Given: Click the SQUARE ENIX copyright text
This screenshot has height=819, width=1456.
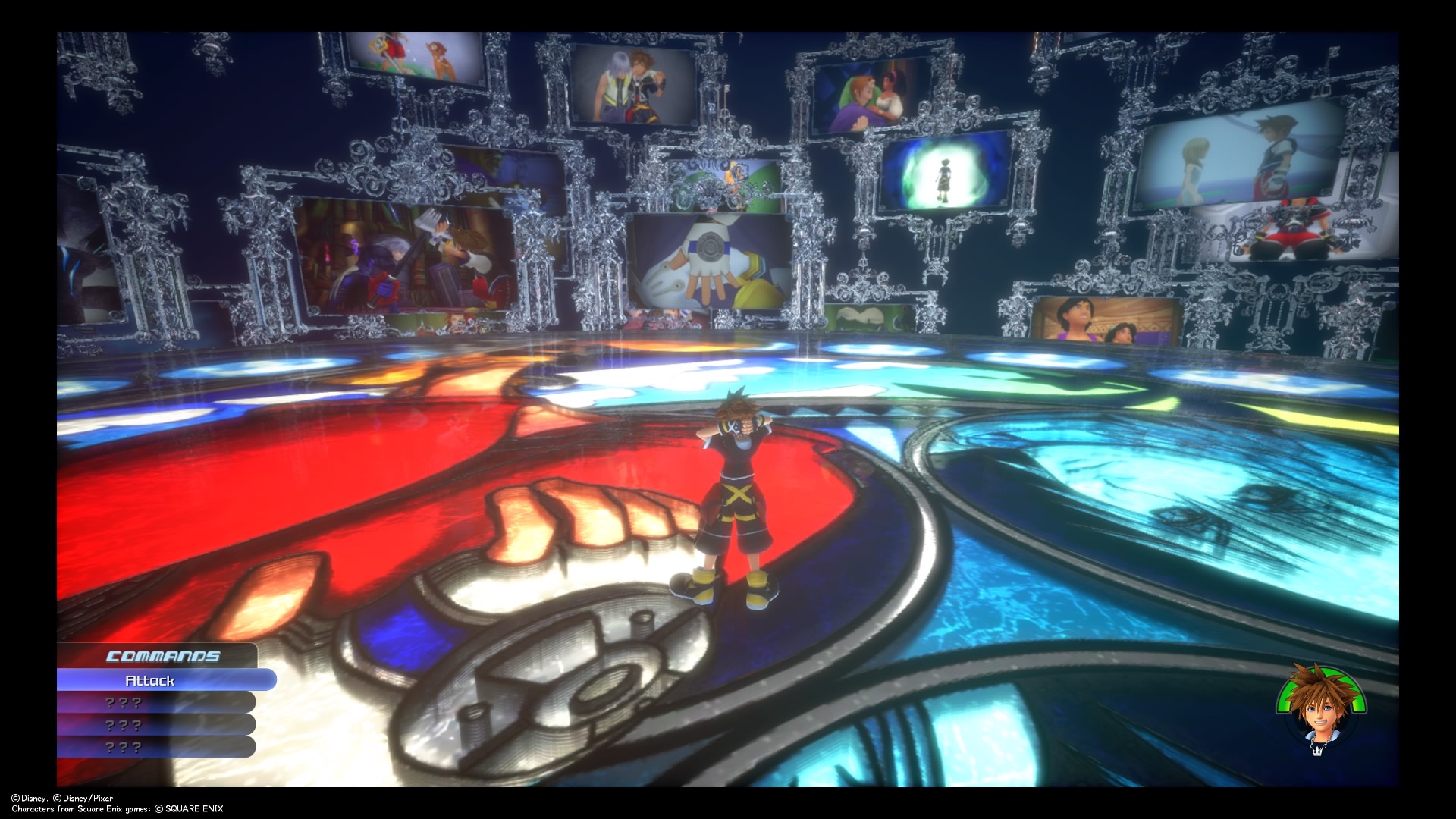Looking at the screenshot, I should (x=193, y=808).
